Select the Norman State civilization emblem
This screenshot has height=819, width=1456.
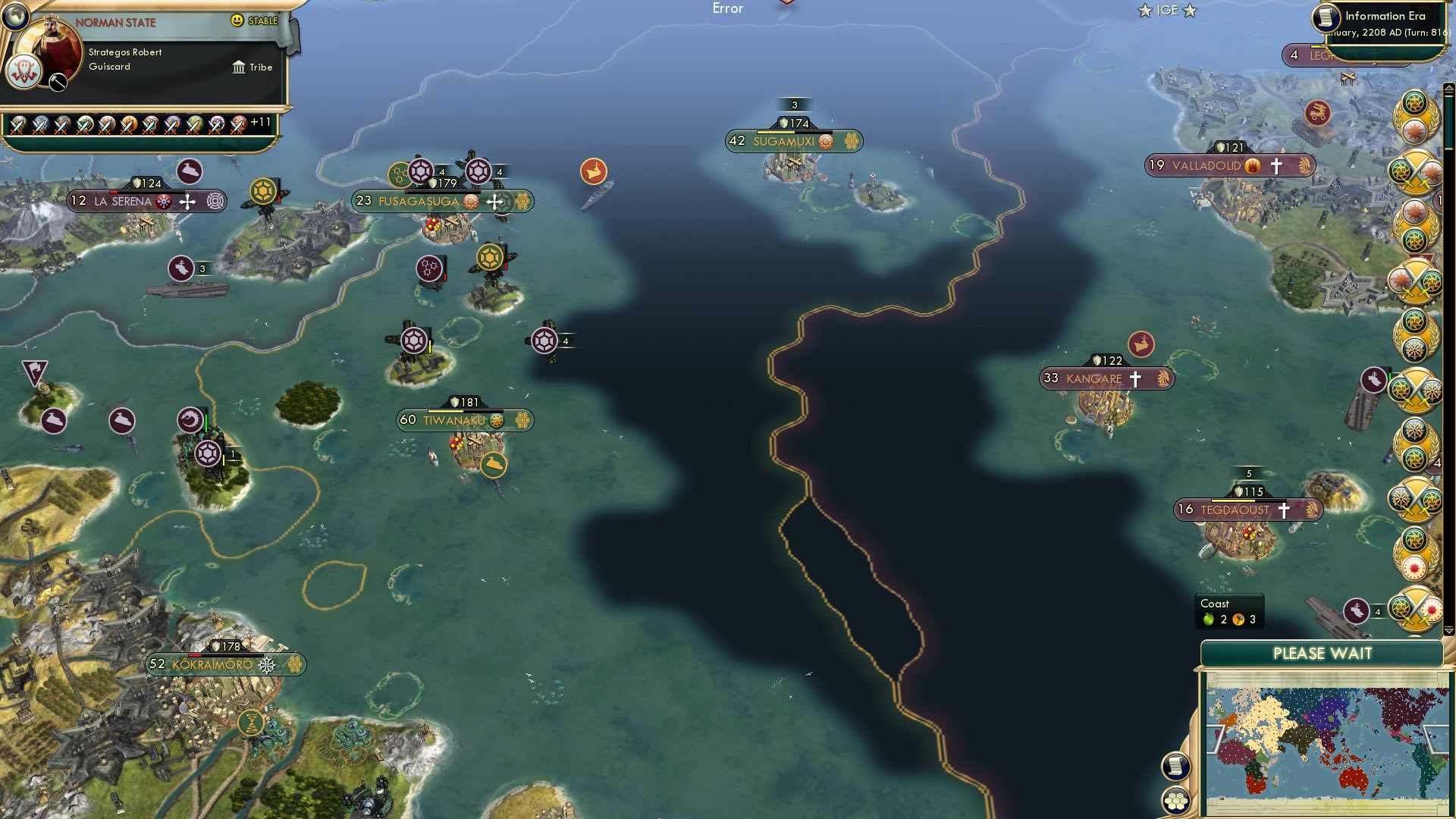[24, 72]
